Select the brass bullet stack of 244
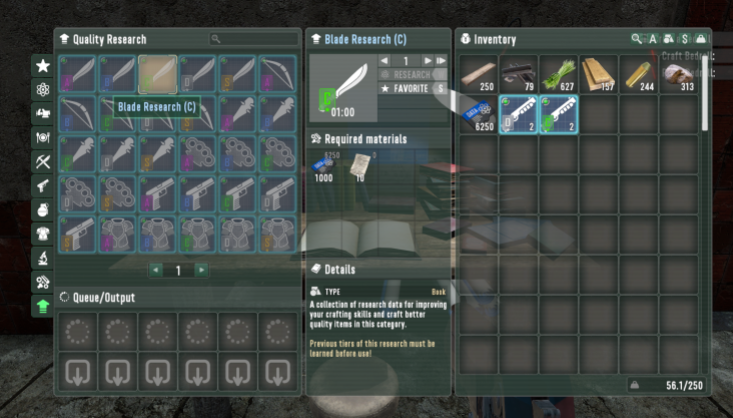The width and height of the screenshot is (733, 418). [639, 74]
